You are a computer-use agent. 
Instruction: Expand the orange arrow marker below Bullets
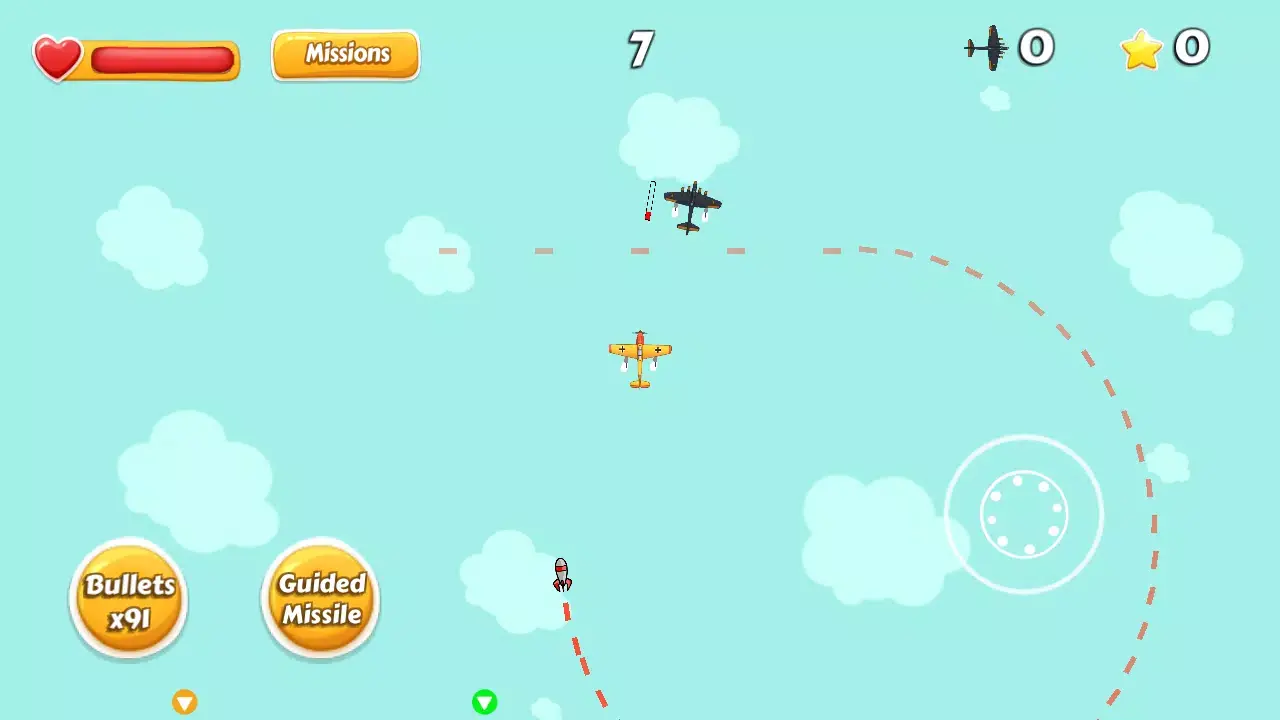click(x=184, y=703)
